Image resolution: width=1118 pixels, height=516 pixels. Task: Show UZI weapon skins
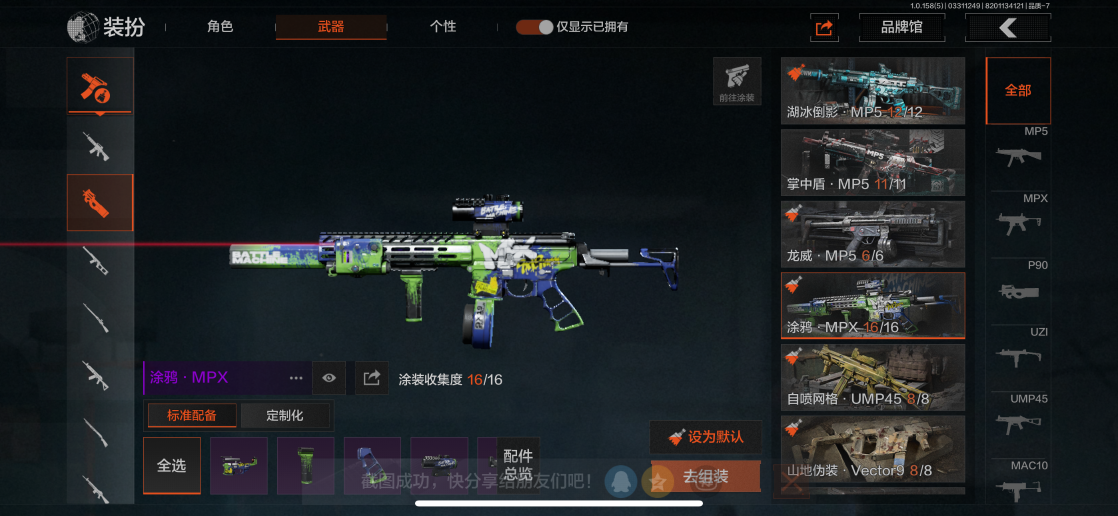pos(1018,352)
